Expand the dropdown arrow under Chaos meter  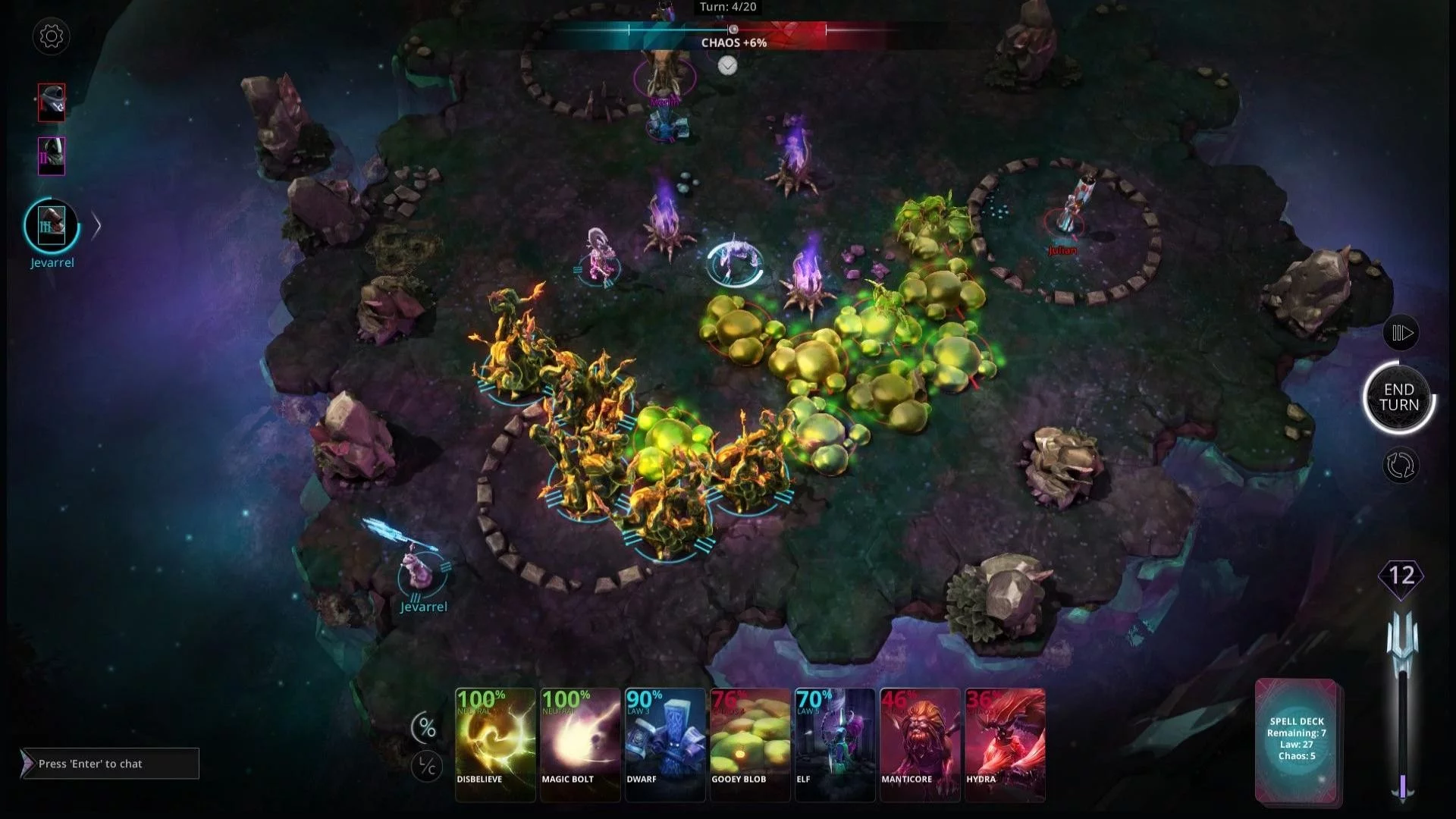[727, 66]
